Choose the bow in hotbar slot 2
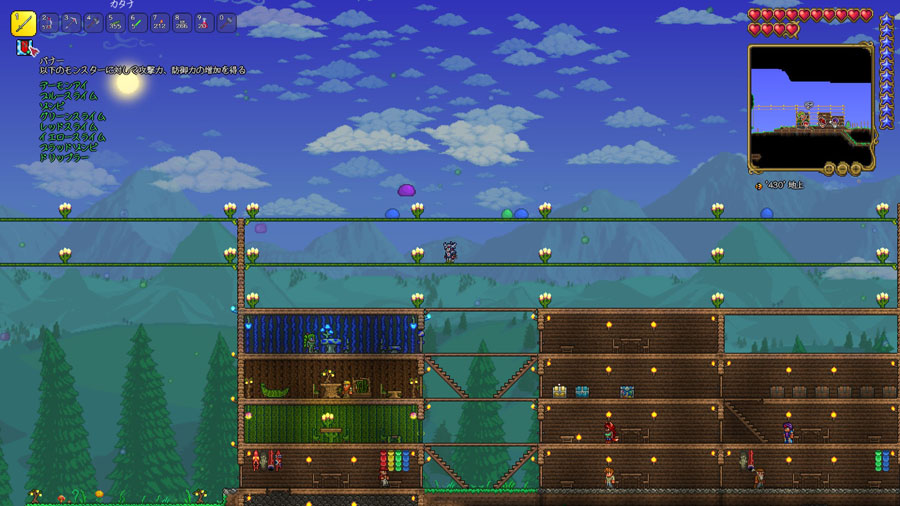The height and width of the screenshot is (506, 900). (49, 22)
